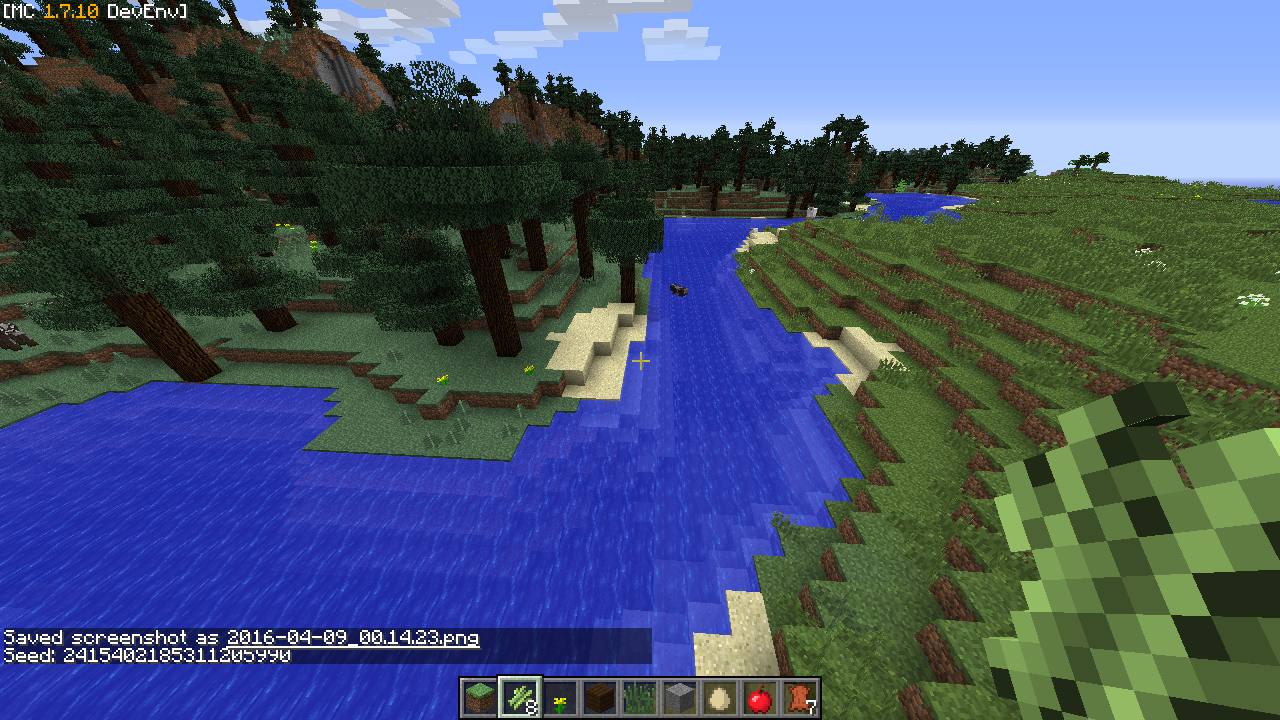Select the egg in the hotbar
This screenshot has width=1280, height=720.
[x=720, y=698]
